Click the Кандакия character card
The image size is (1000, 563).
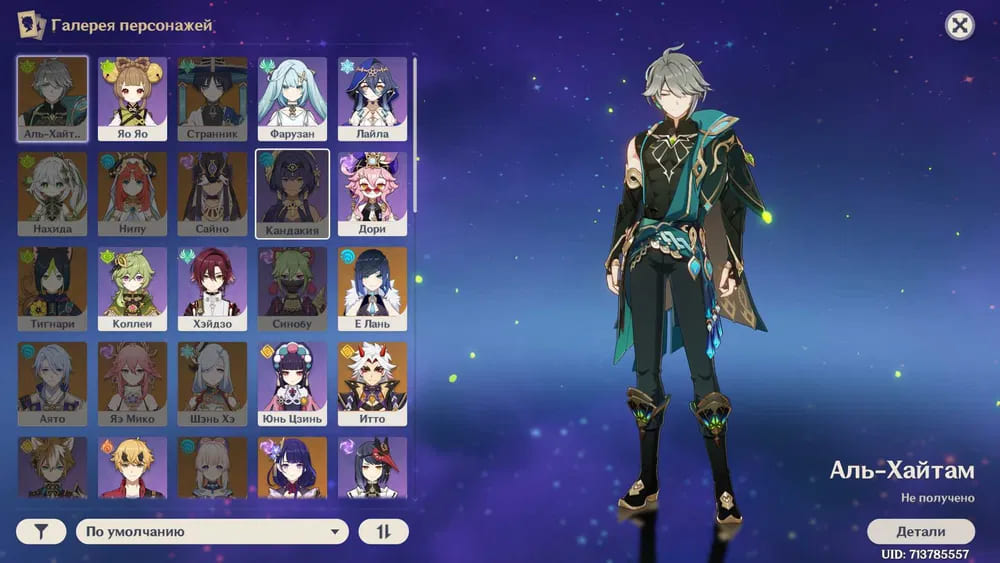coord(292,193)
